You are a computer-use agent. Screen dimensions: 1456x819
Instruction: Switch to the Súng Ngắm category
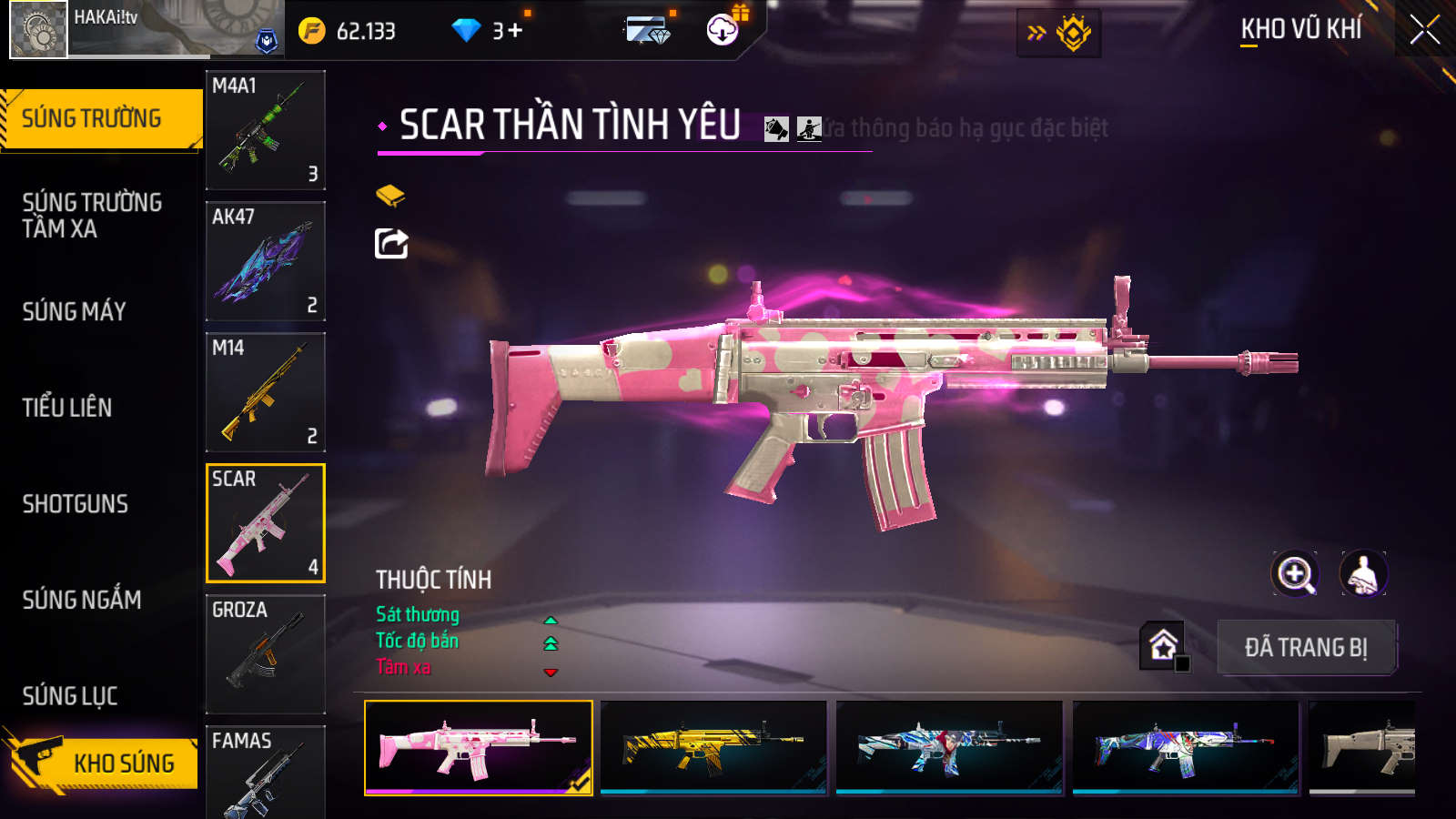point(82,600)
